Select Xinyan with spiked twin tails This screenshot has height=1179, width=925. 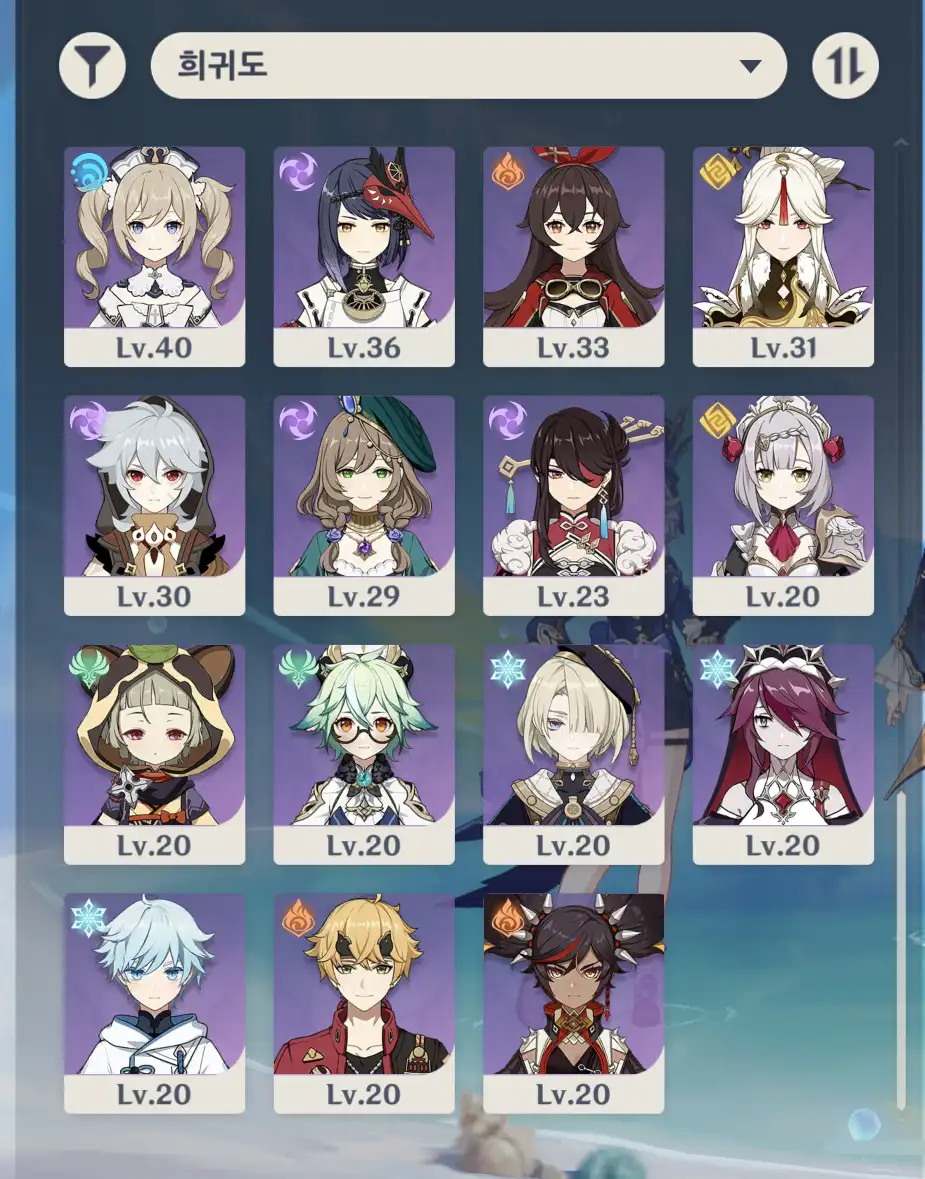point(573,1003)
